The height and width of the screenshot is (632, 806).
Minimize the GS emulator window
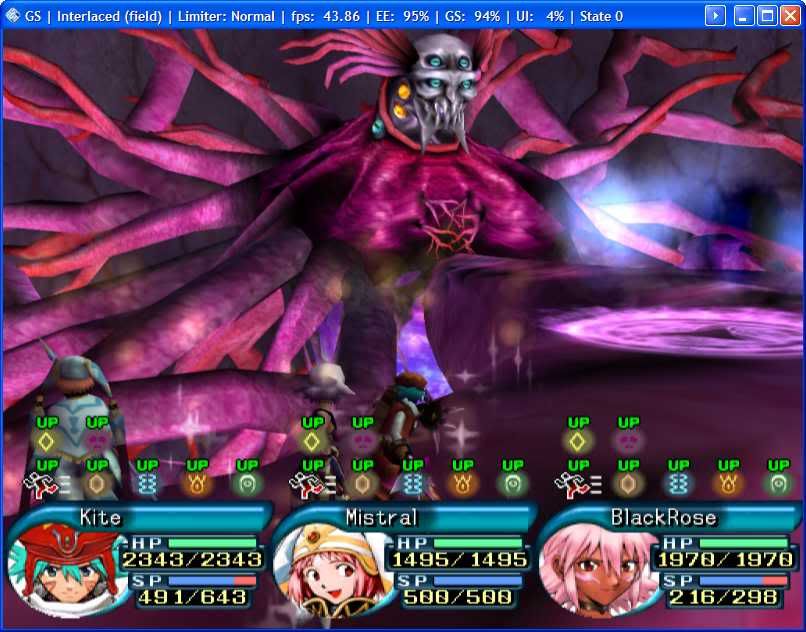745,16
